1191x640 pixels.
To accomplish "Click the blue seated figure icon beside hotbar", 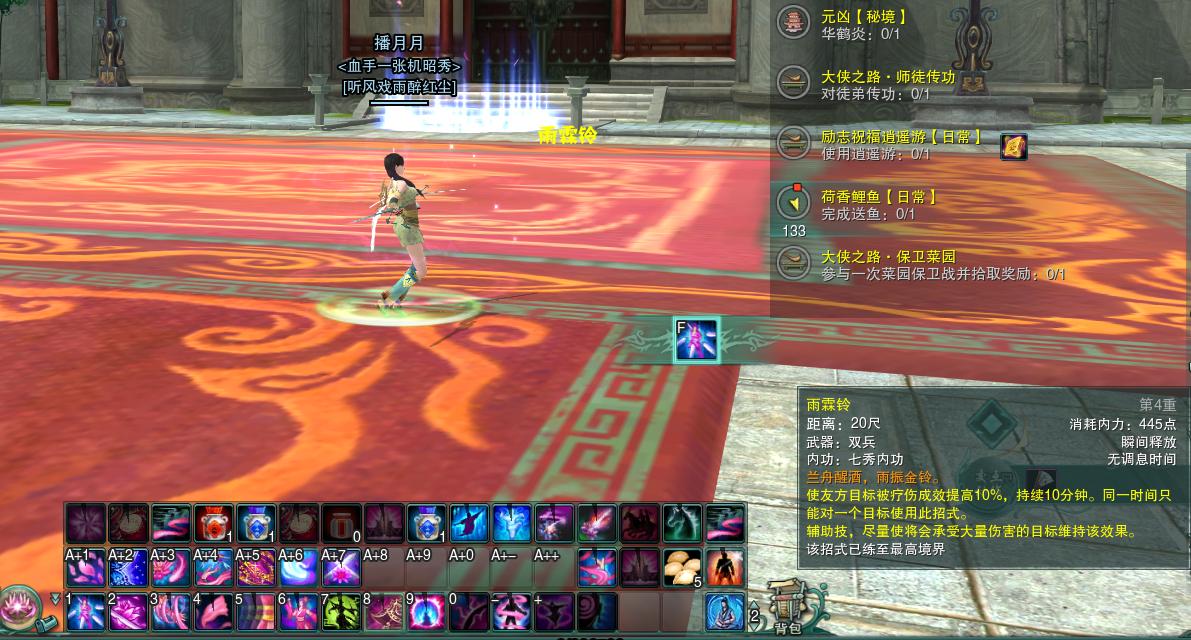I will [x=725, y=611].
